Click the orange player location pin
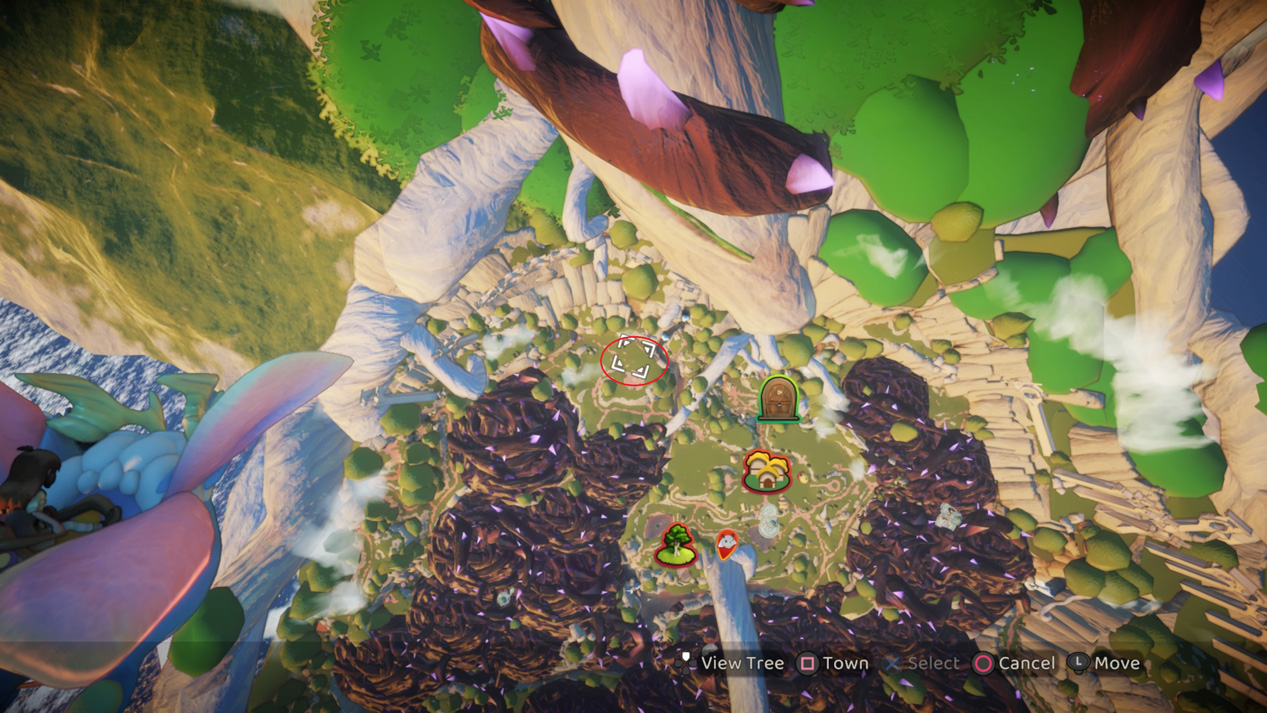Viewport: 1267px width, 713px height. click(x=727, y=544)
